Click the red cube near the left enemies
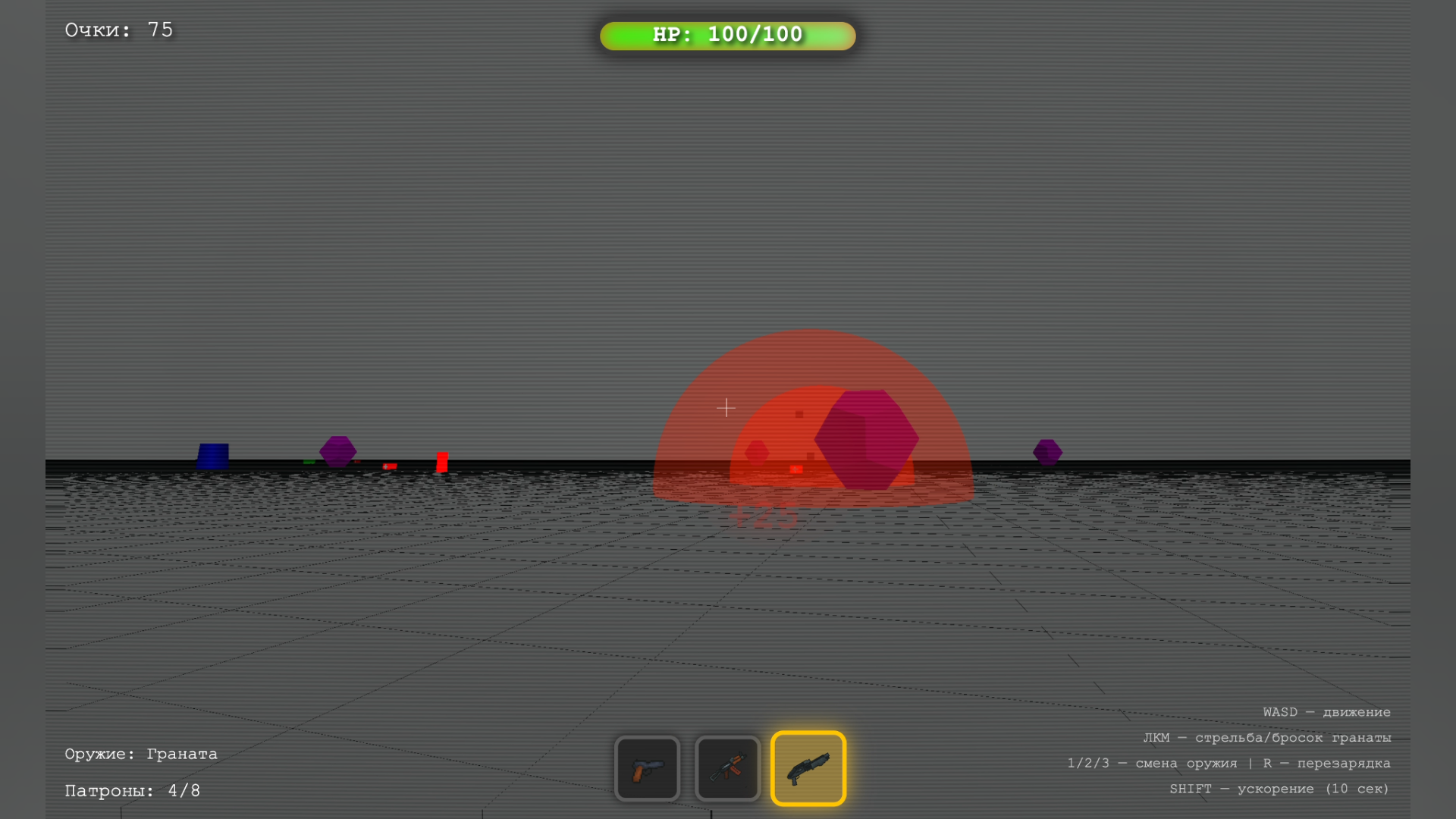Screen dimensions: 1456x819 pyautogui.click(x=441, y=460)
